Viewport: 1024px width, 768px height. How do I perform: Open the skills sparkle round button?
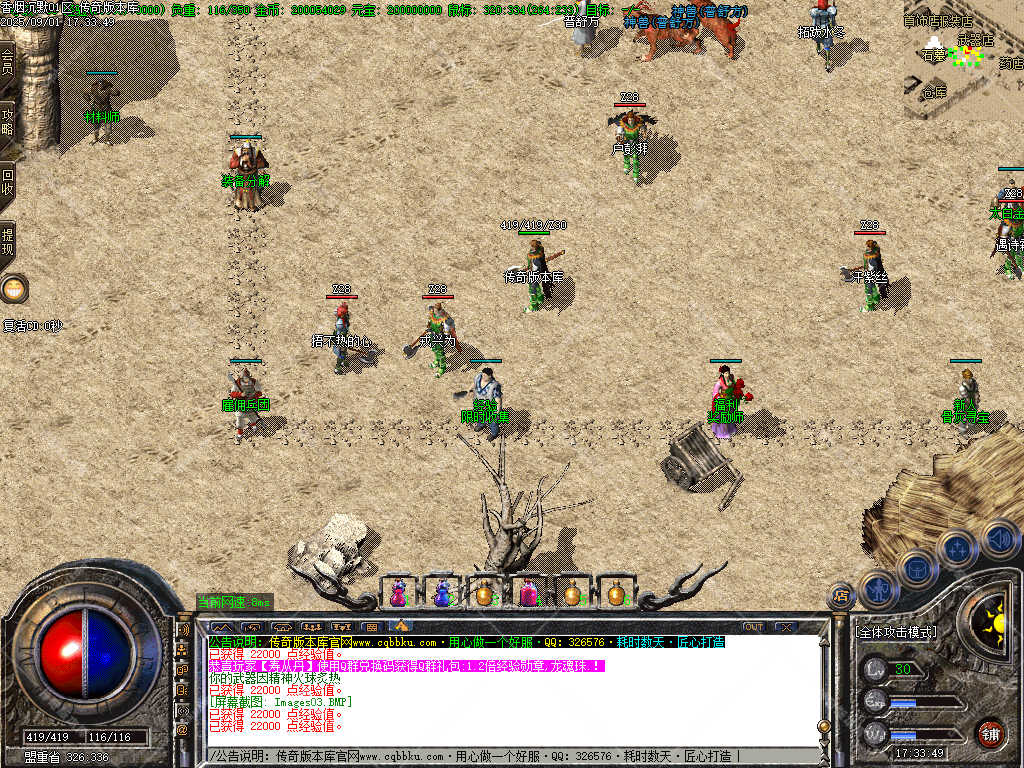[x=957, y=549]
